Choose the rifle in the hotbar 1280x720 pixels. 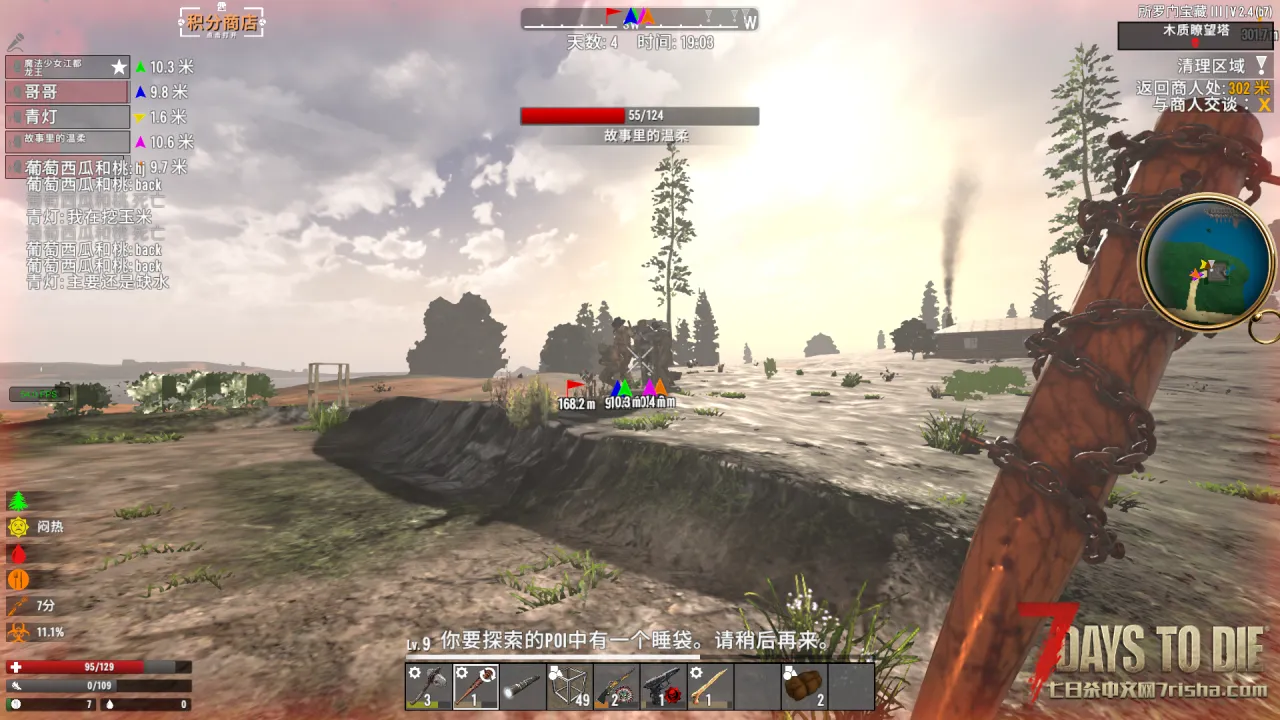[617, 686]
